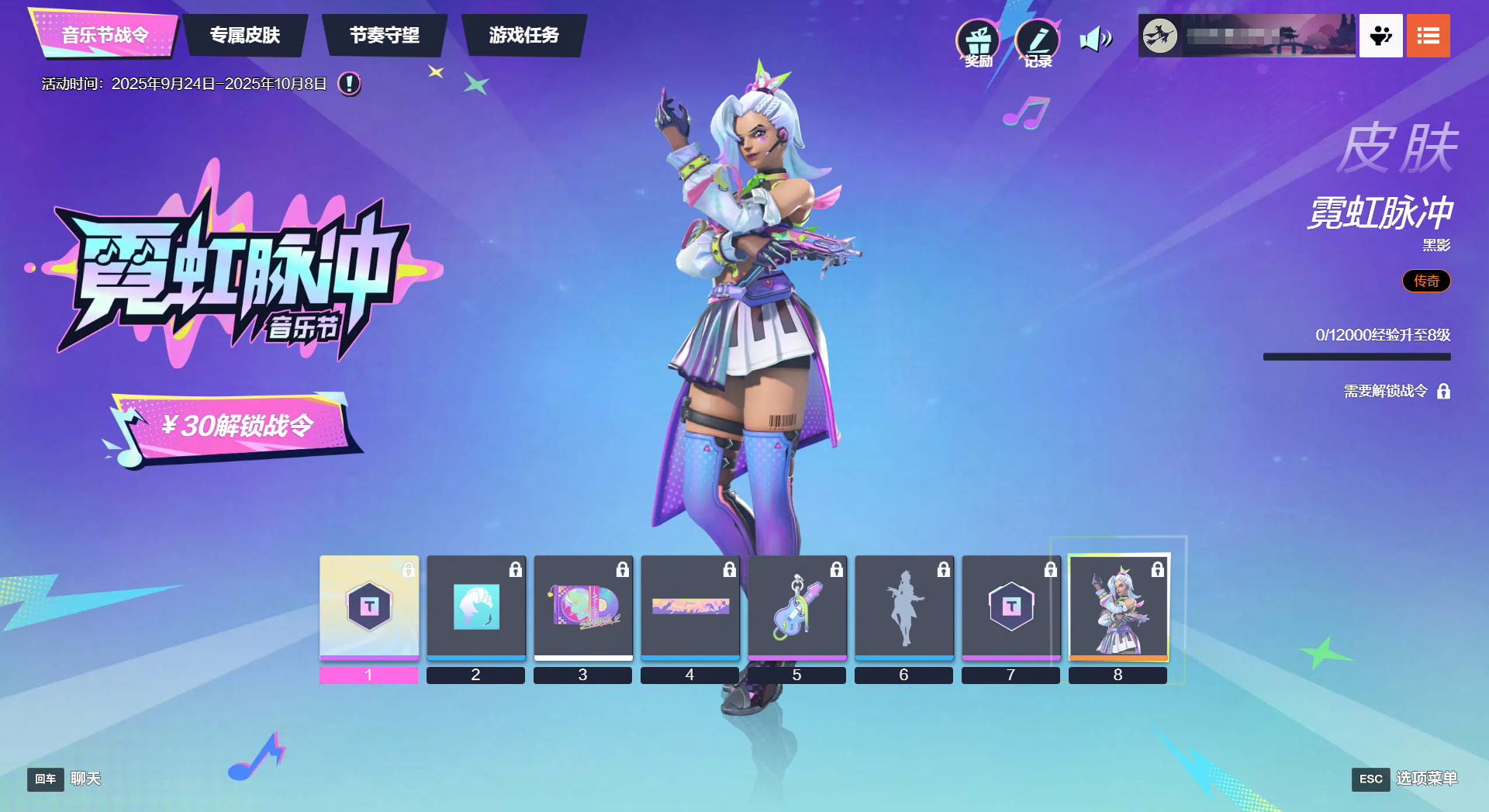Select tier 5 guitar weapon charm reward
The height and width of the screenshot is (812, 1489).
797,606
